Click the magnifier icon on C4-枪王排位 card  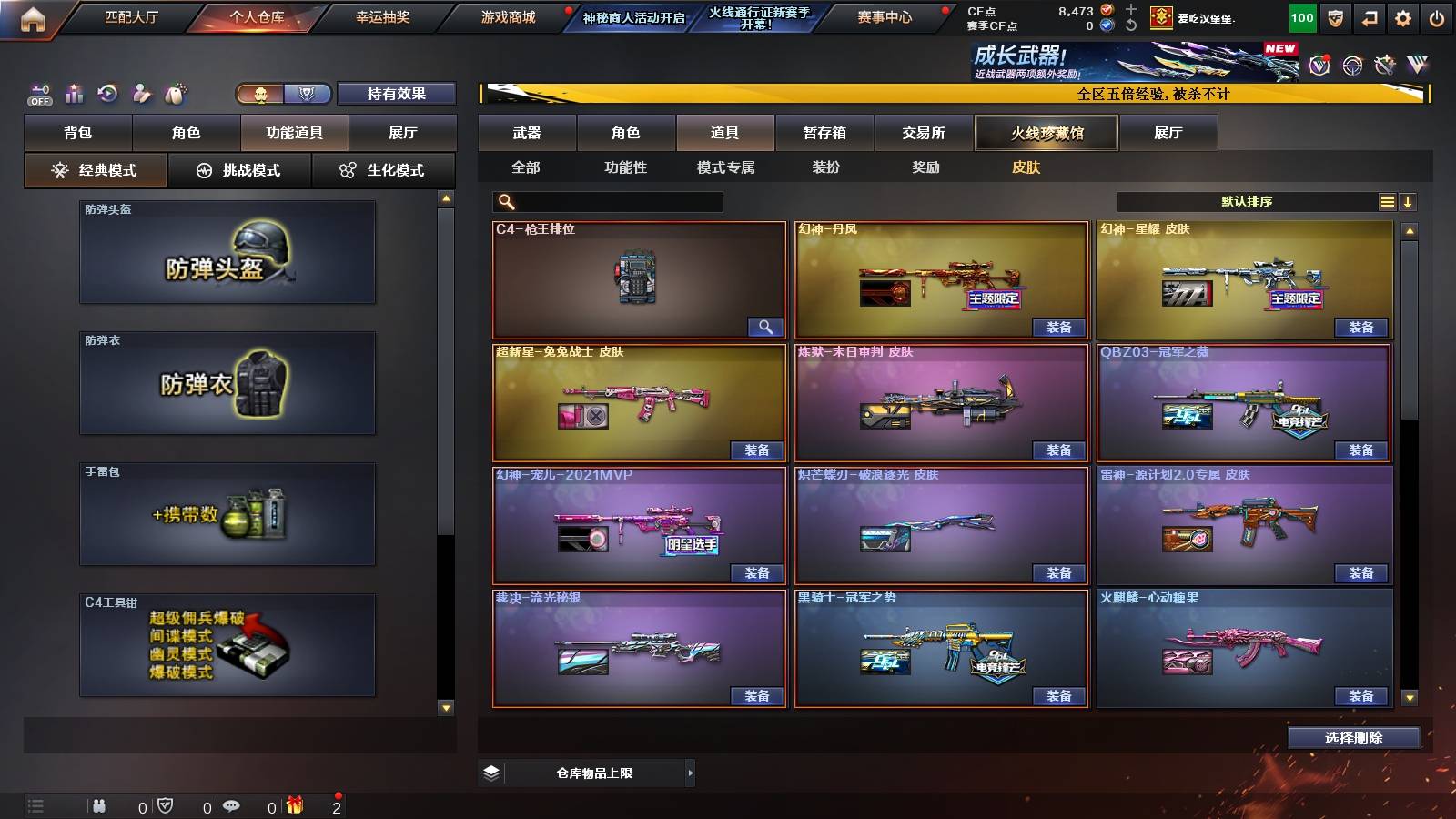[764, 326]
